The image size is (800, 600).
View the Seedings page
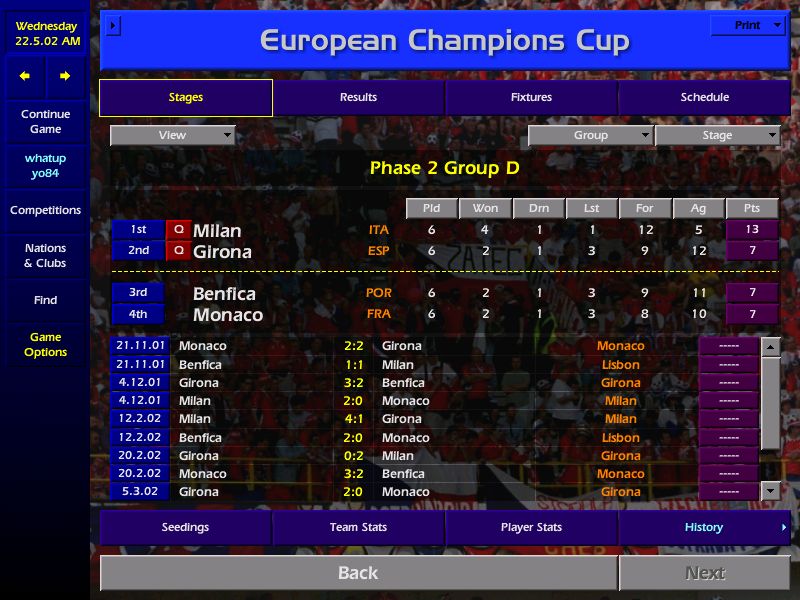[186, 527]
